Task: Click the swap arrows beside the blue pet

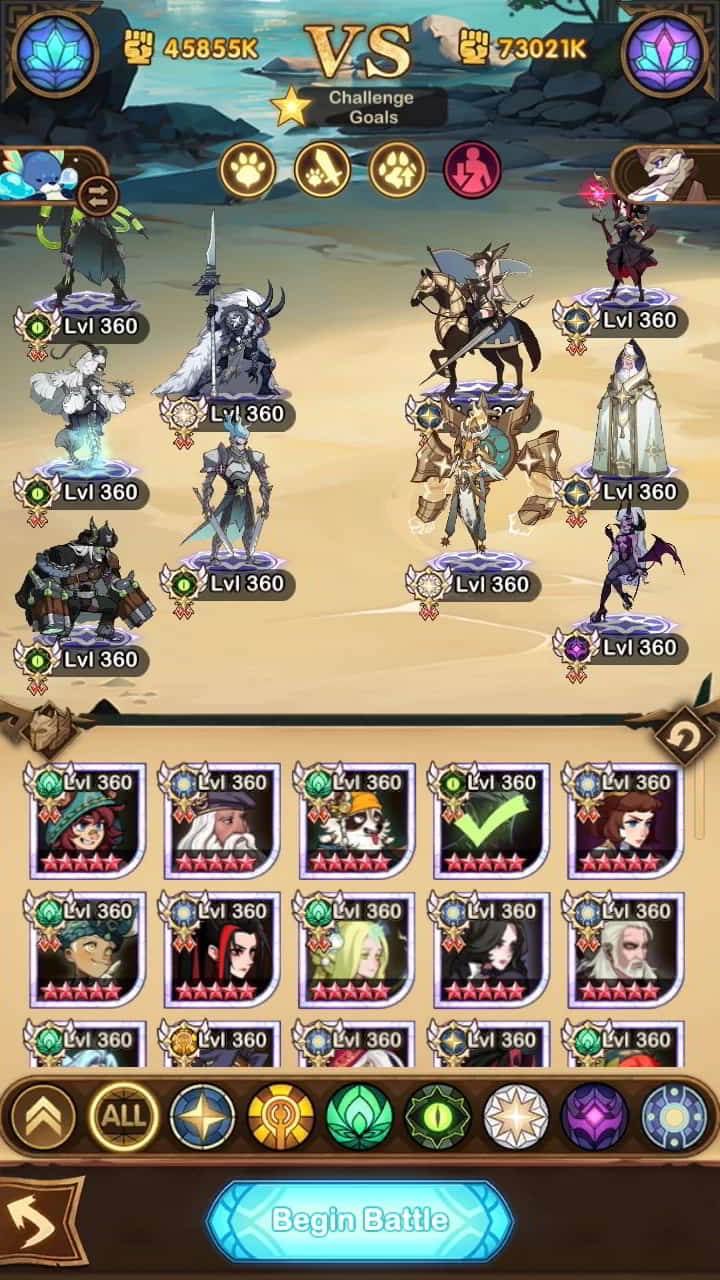Action: point(98,194)
